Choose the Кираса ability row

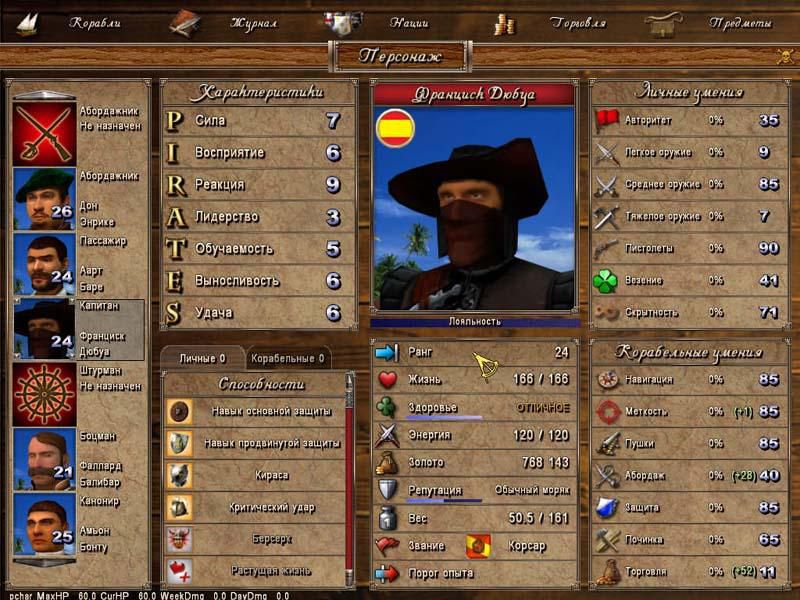255,475
